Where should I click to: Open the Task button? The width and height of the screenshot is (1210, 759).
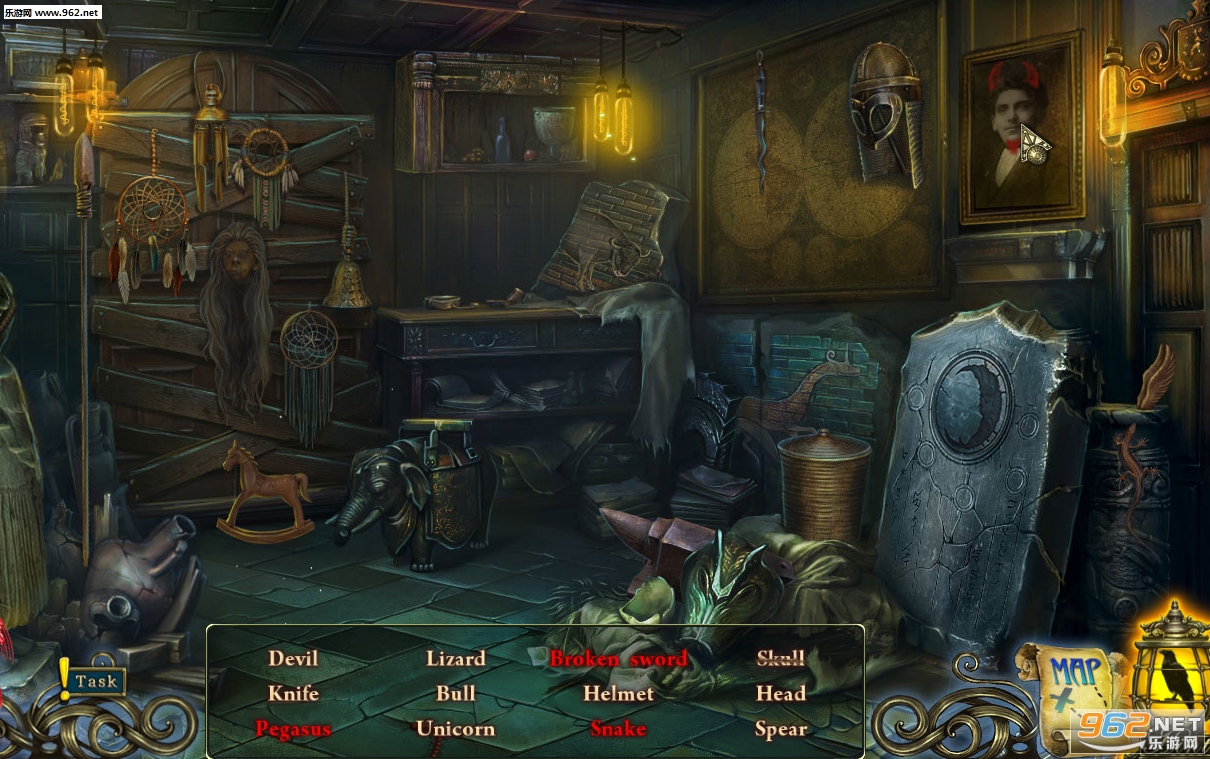pyautogui.click(x=96, y=681)
